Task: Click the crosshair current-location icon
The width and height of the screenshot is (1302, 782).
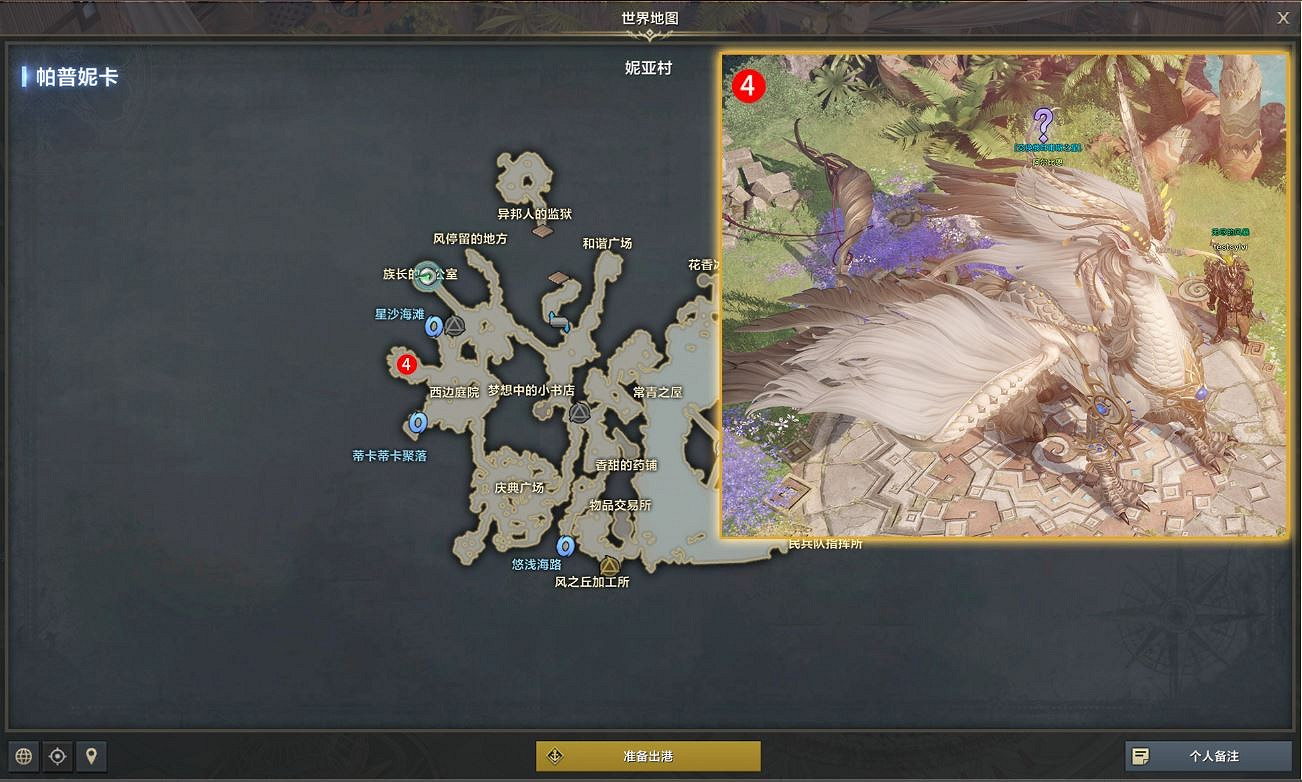Action: 57,757
